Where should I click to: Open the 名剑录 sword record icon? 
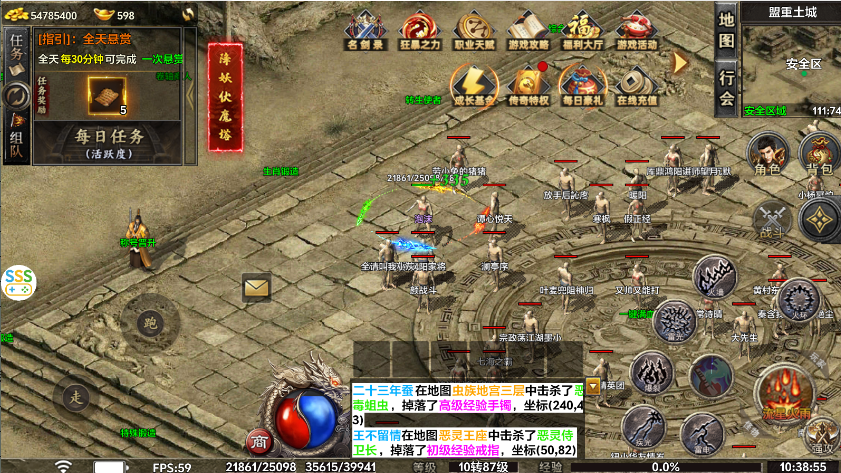(x=363, y=29)
